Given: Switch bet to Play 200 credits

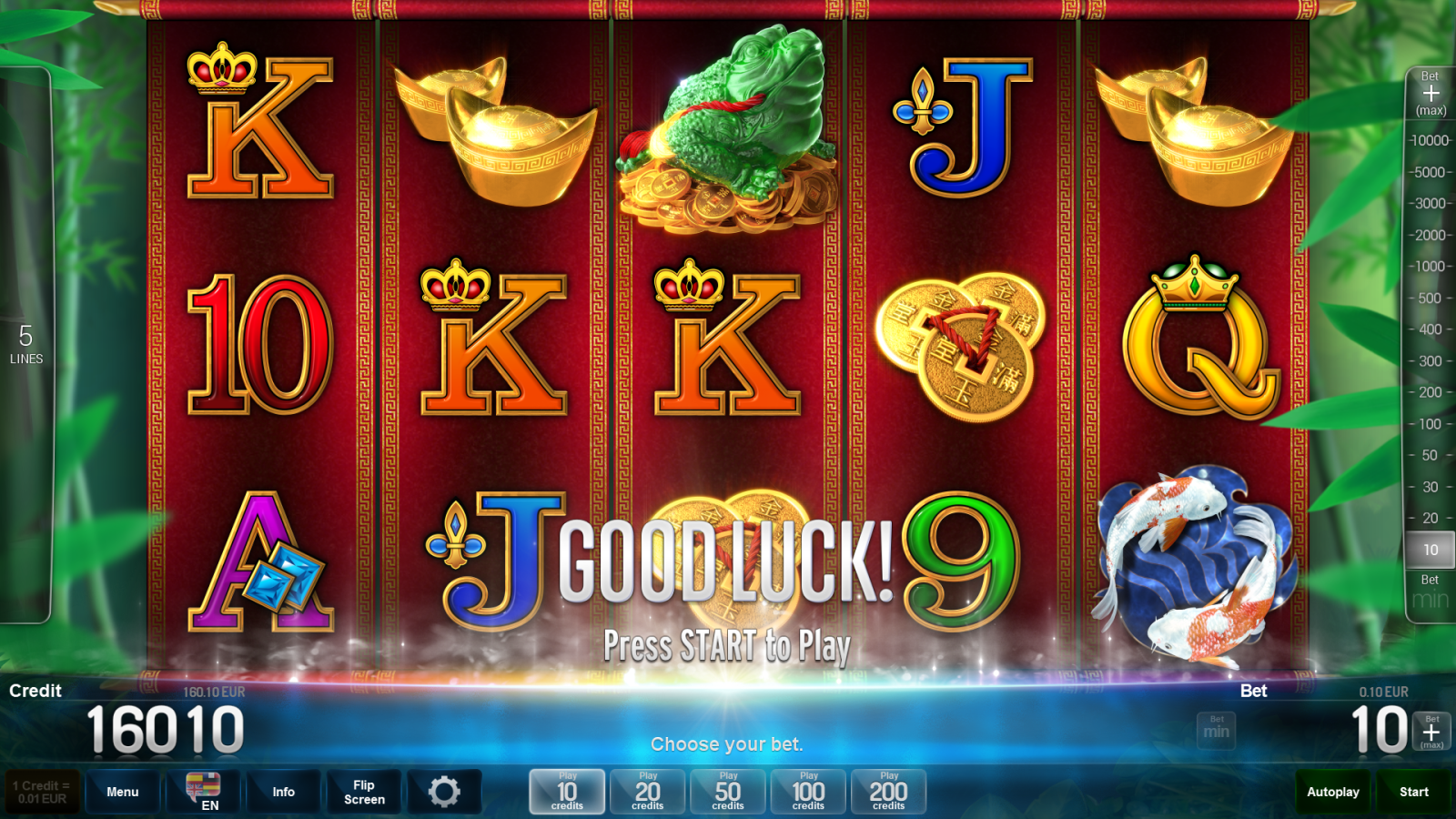Looking at the screenshot, I should (x=888, y=792).
